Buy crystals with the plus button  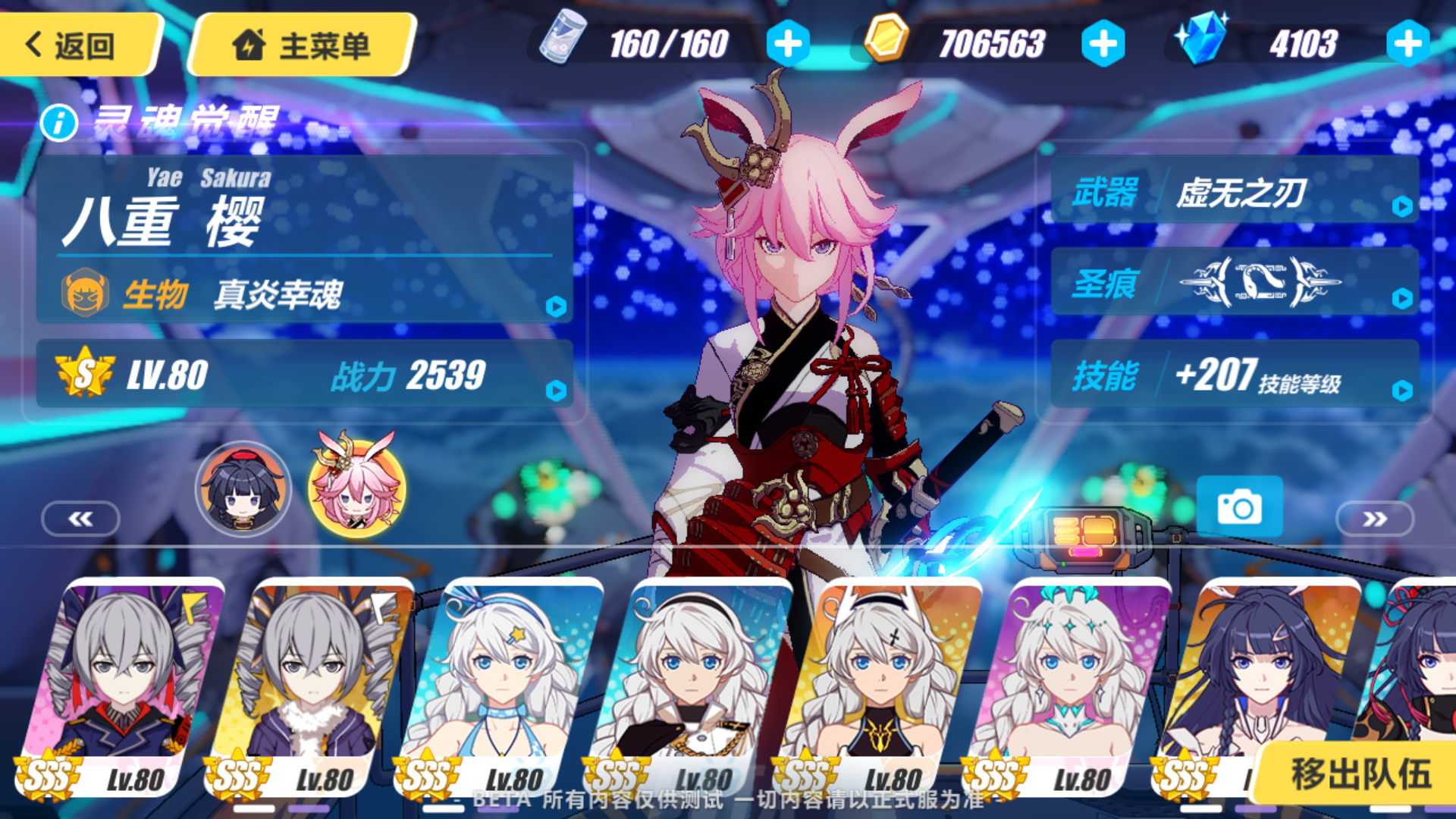tap(1407, 44)
